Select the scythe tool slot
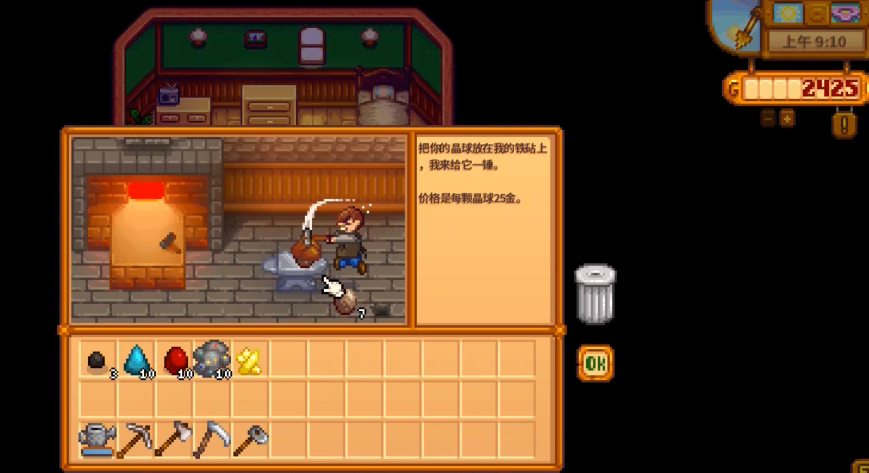This screenshot has width=869, height=473. (x=211, y=438)
